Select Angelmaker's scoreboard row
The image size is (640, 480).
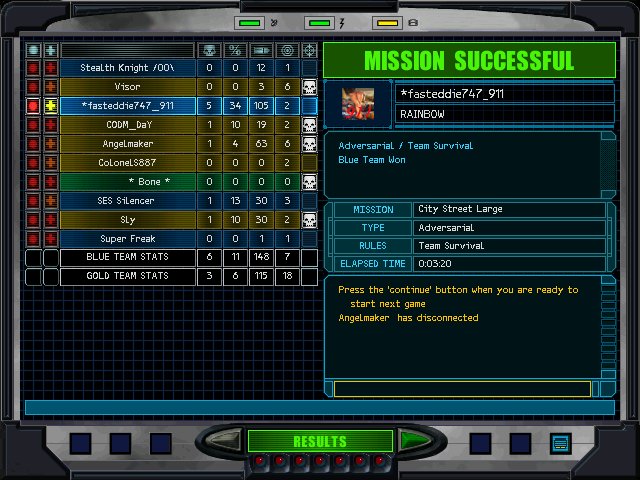[127, 144]
